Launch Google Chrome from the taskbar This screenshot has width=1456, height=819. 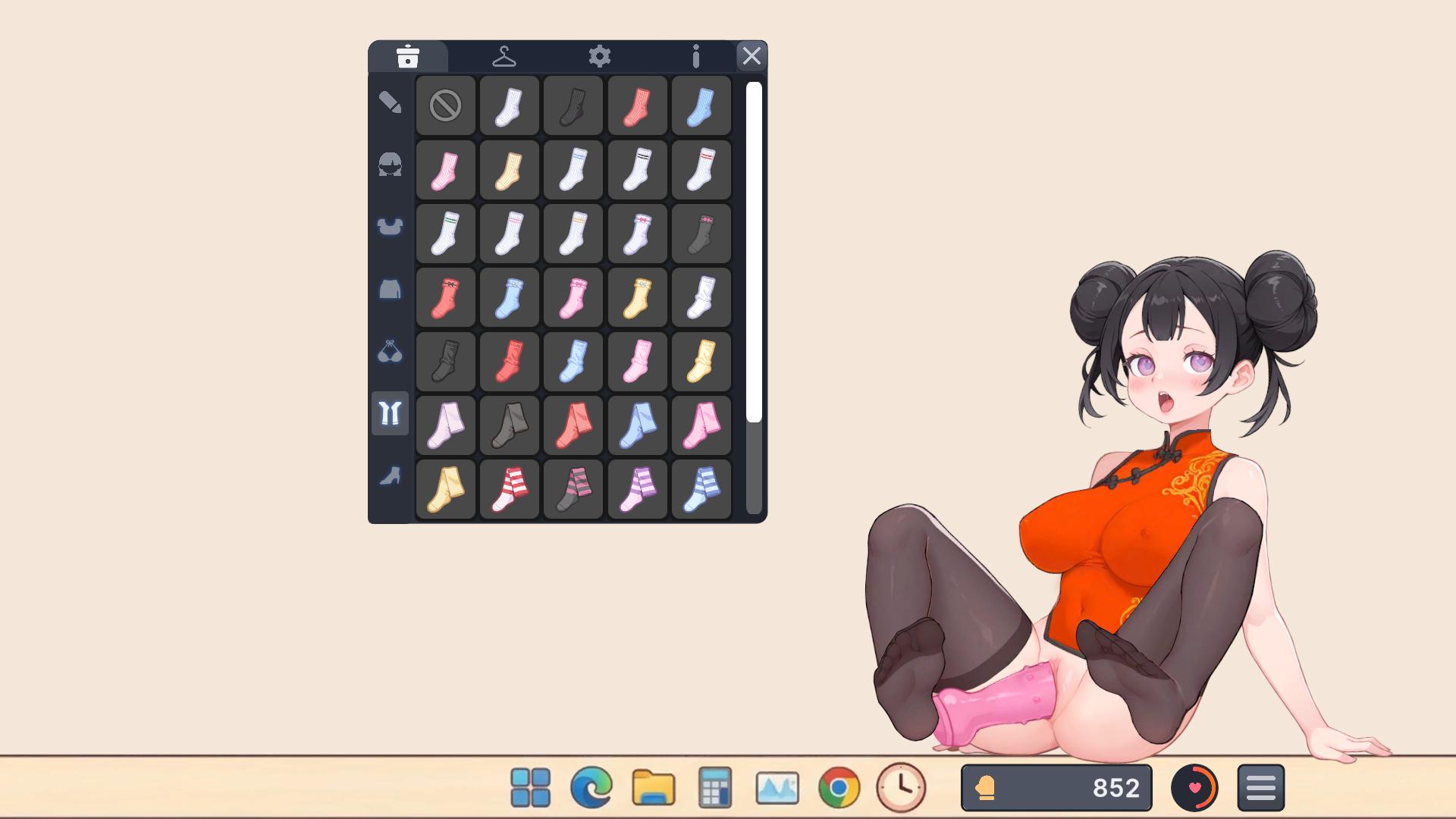click(x=839, y=787)
